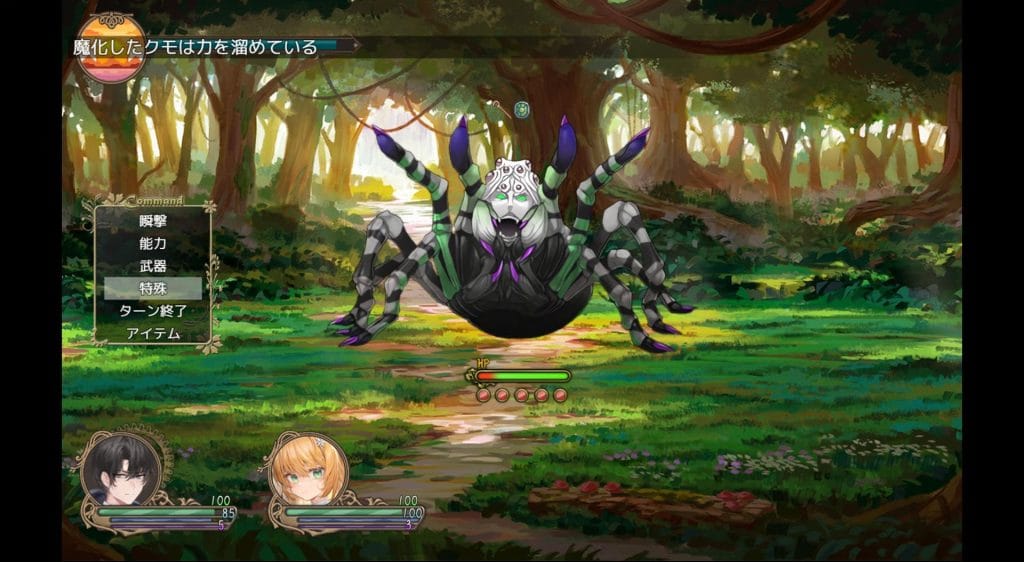Select the dark-haired character portrait
The height and width of the screenshot is (562, 1024).
(121, 470)
